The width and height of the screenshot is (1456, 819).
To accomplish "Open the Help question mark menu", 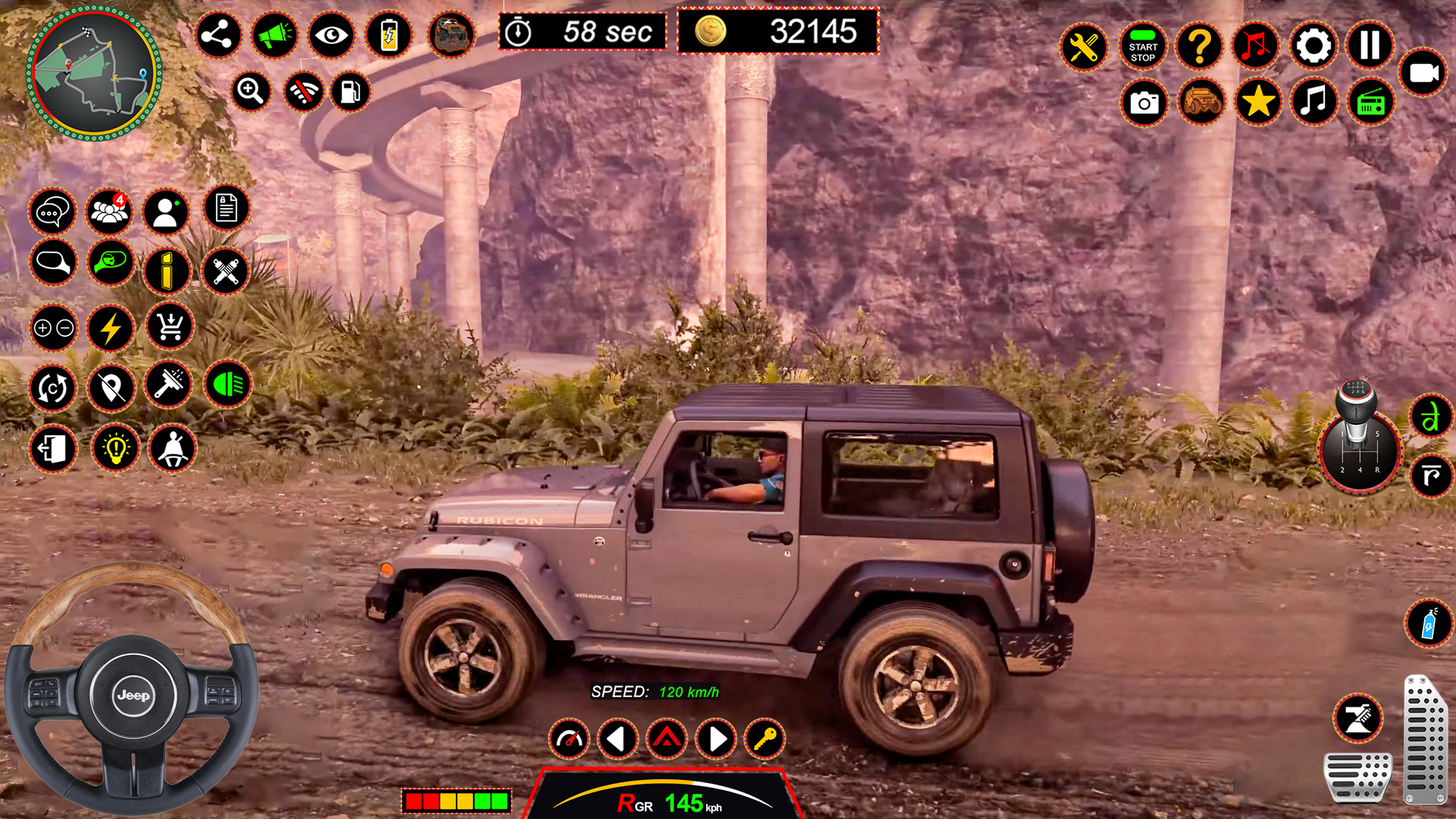I will [1199, 46].
